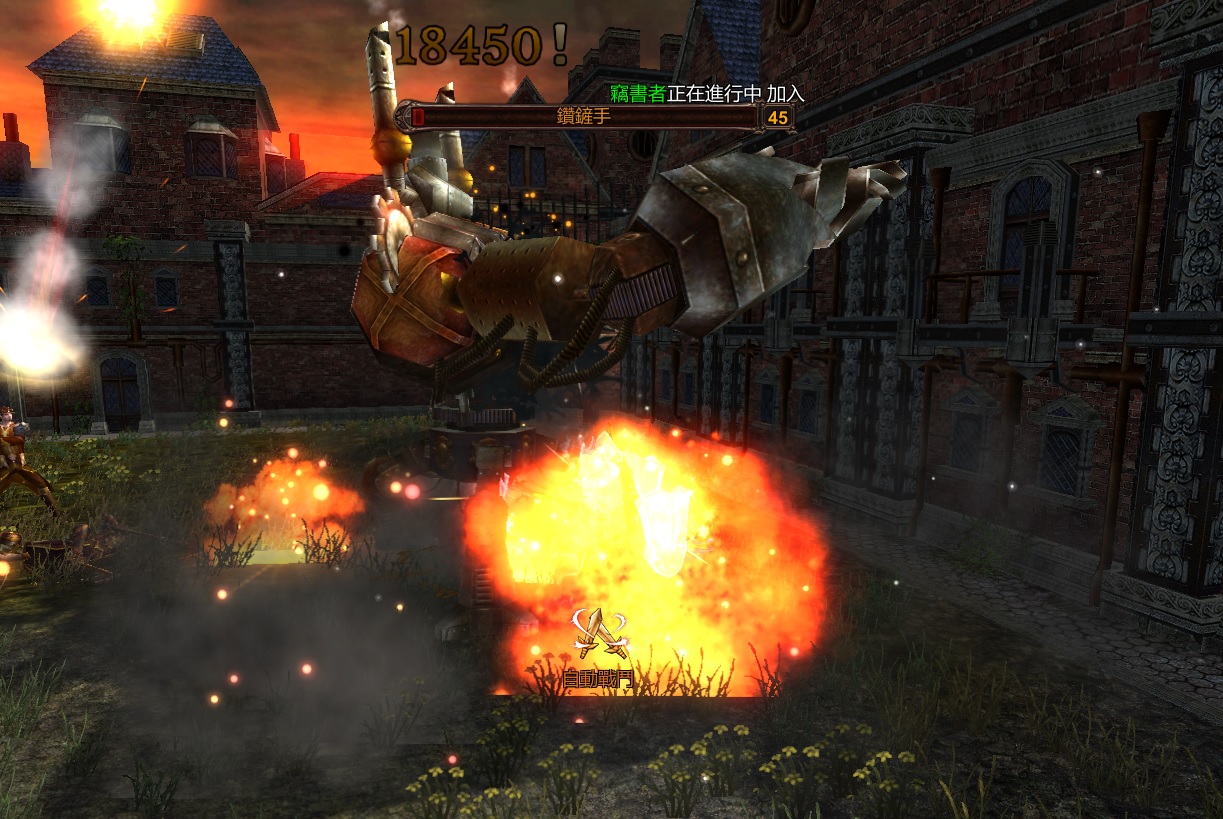1223x819 pixels.
Task: Select the green 竊書者 event name
Action: pyautogui.click(x=637, y=93)
